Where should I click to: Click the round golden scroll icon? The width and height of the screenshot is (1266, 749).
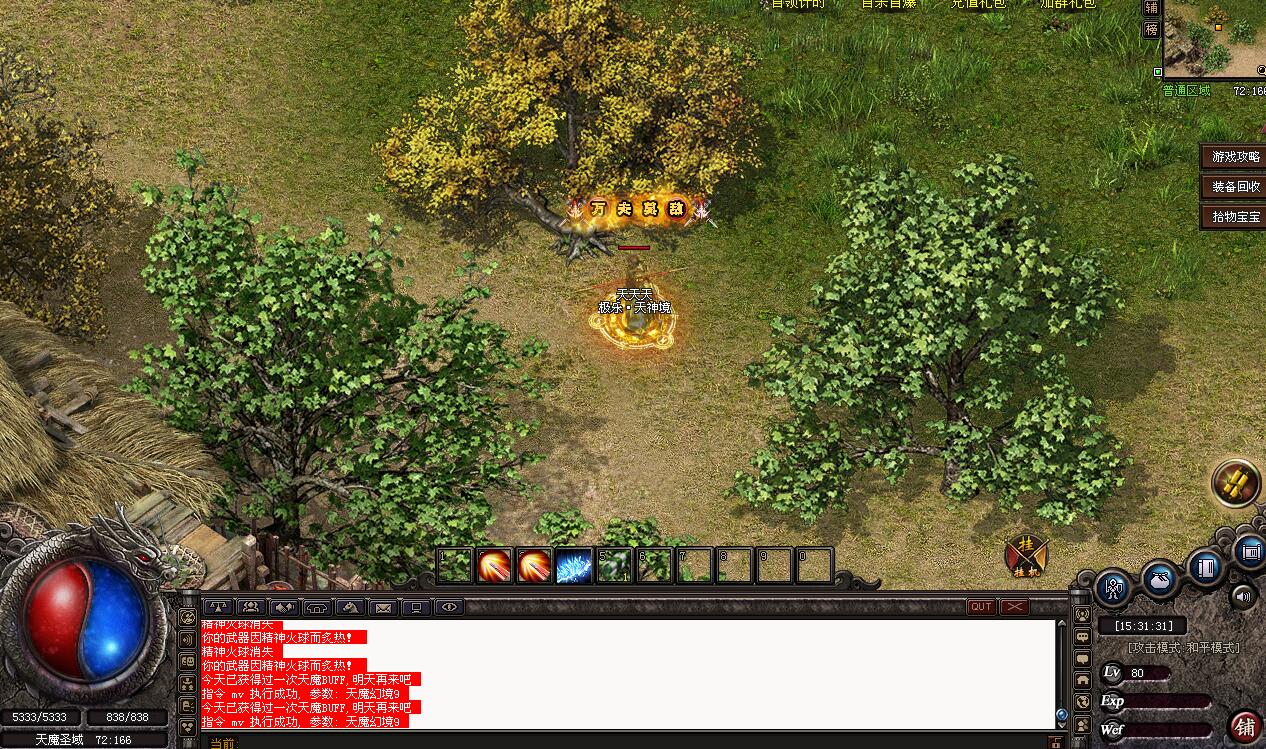tap(1236, 484)
